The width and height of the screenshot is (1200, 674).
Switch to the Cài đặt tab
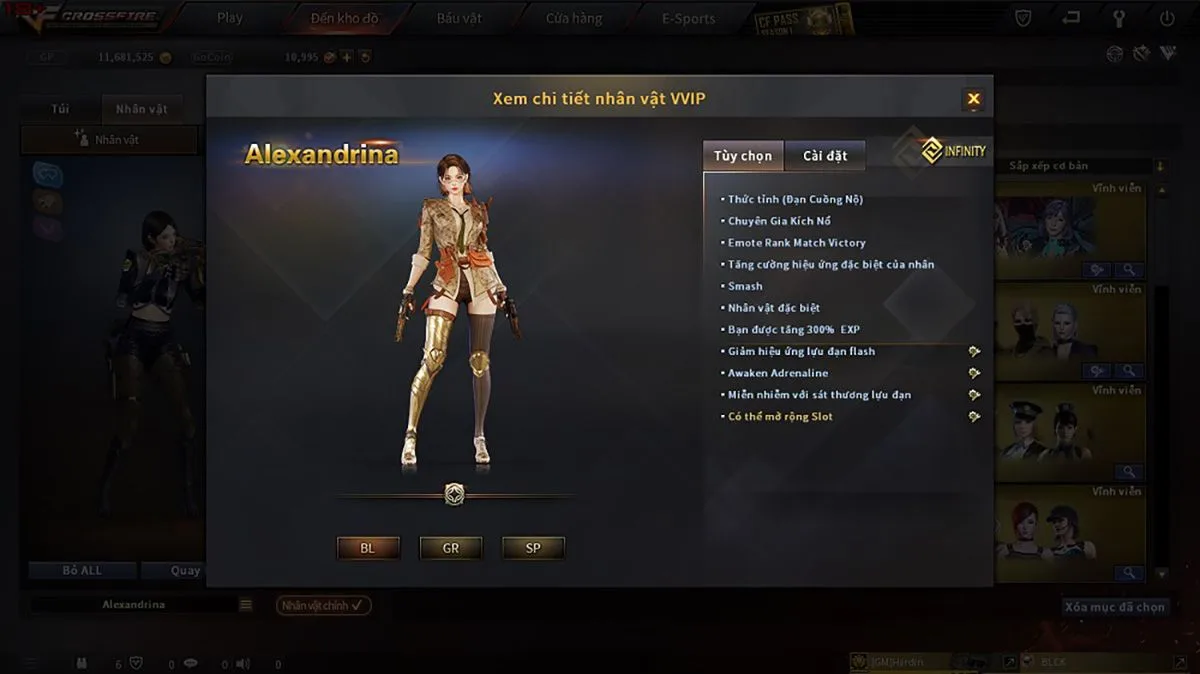[825, 156]
